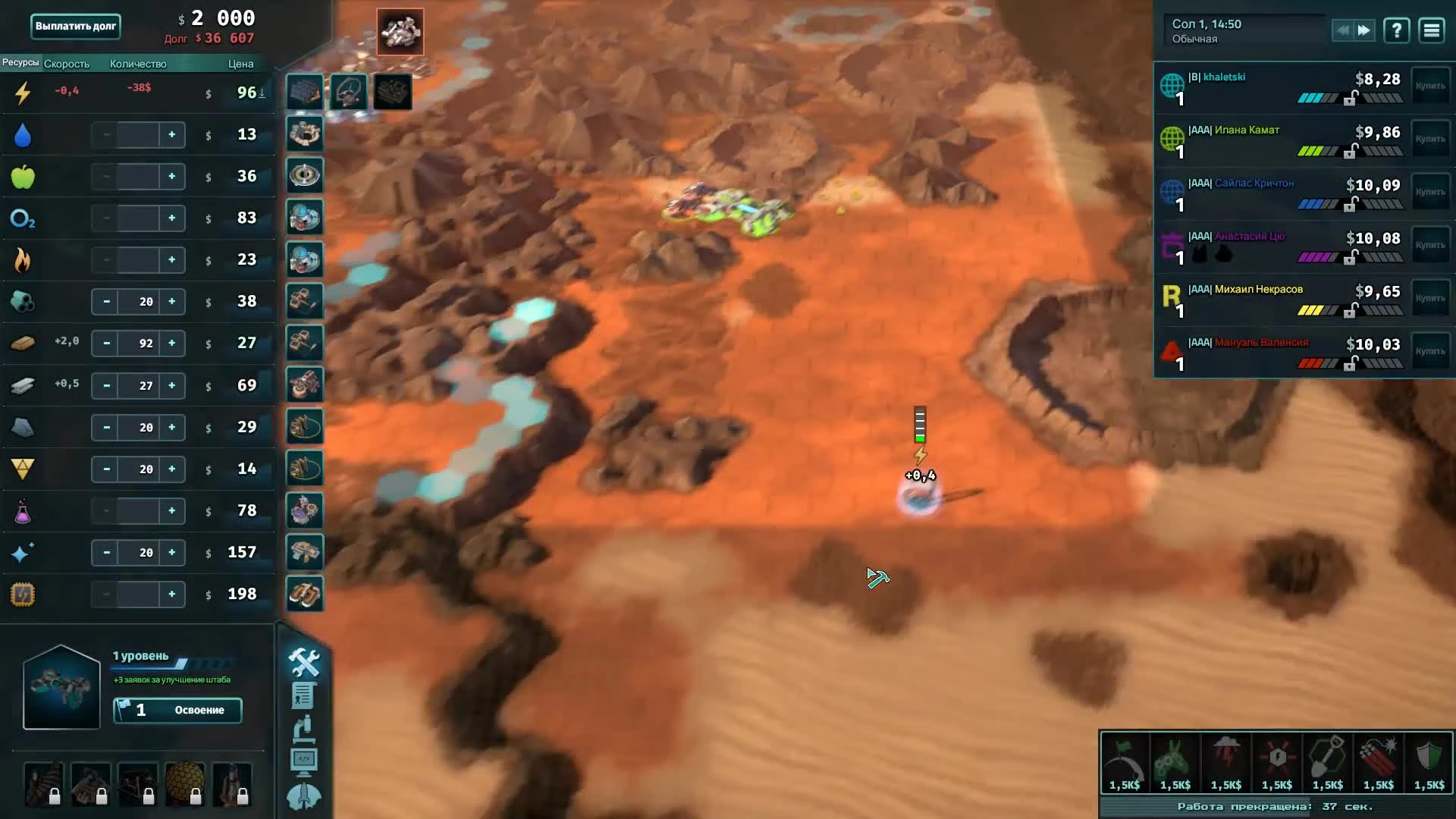Image resolution: width=1456 pixels, height=819 pixels.
Task: Click the lightning power resource icon
Action: pos(23,93)
